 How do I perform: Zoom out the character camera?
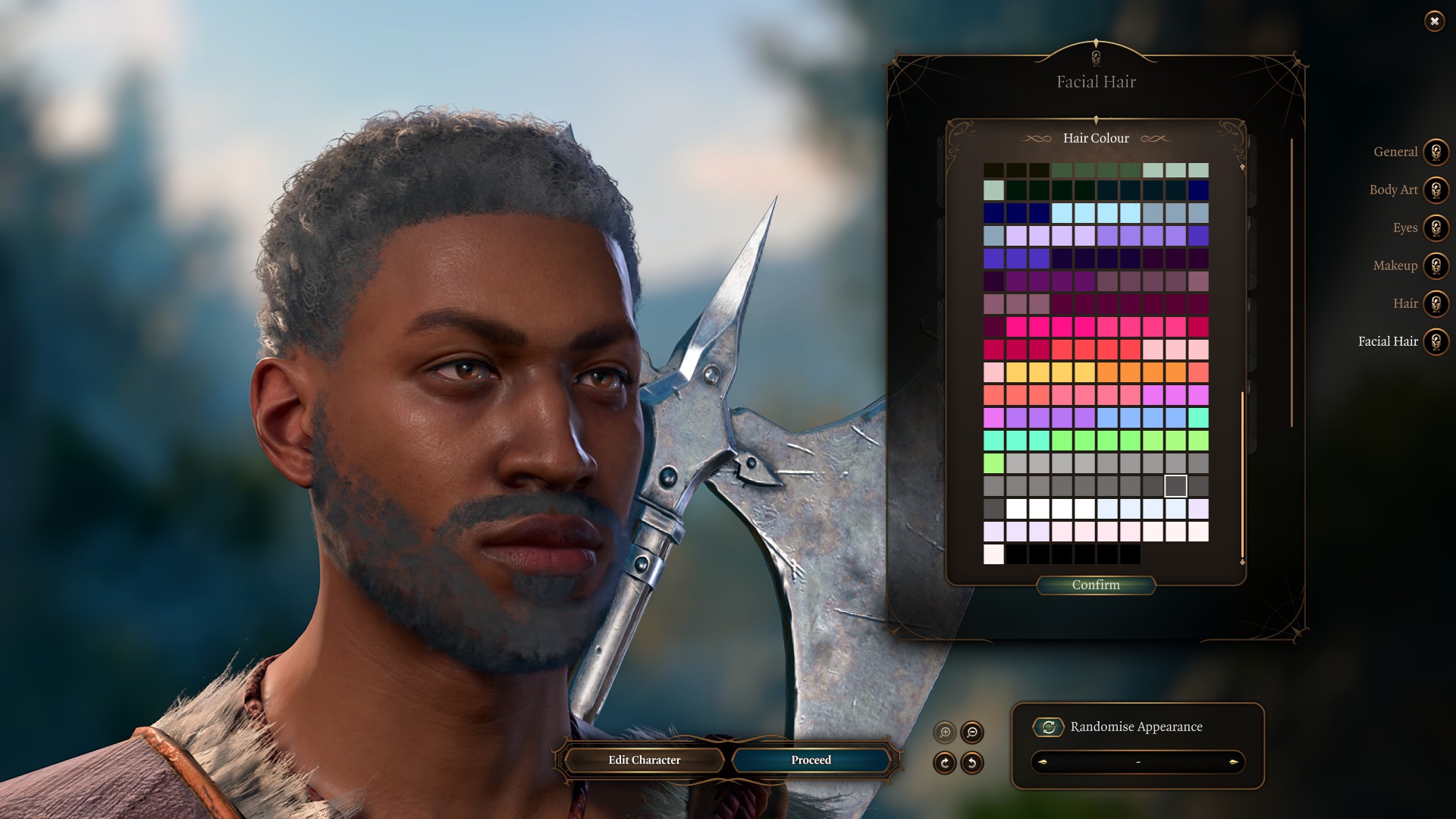(x=972, y=733)
